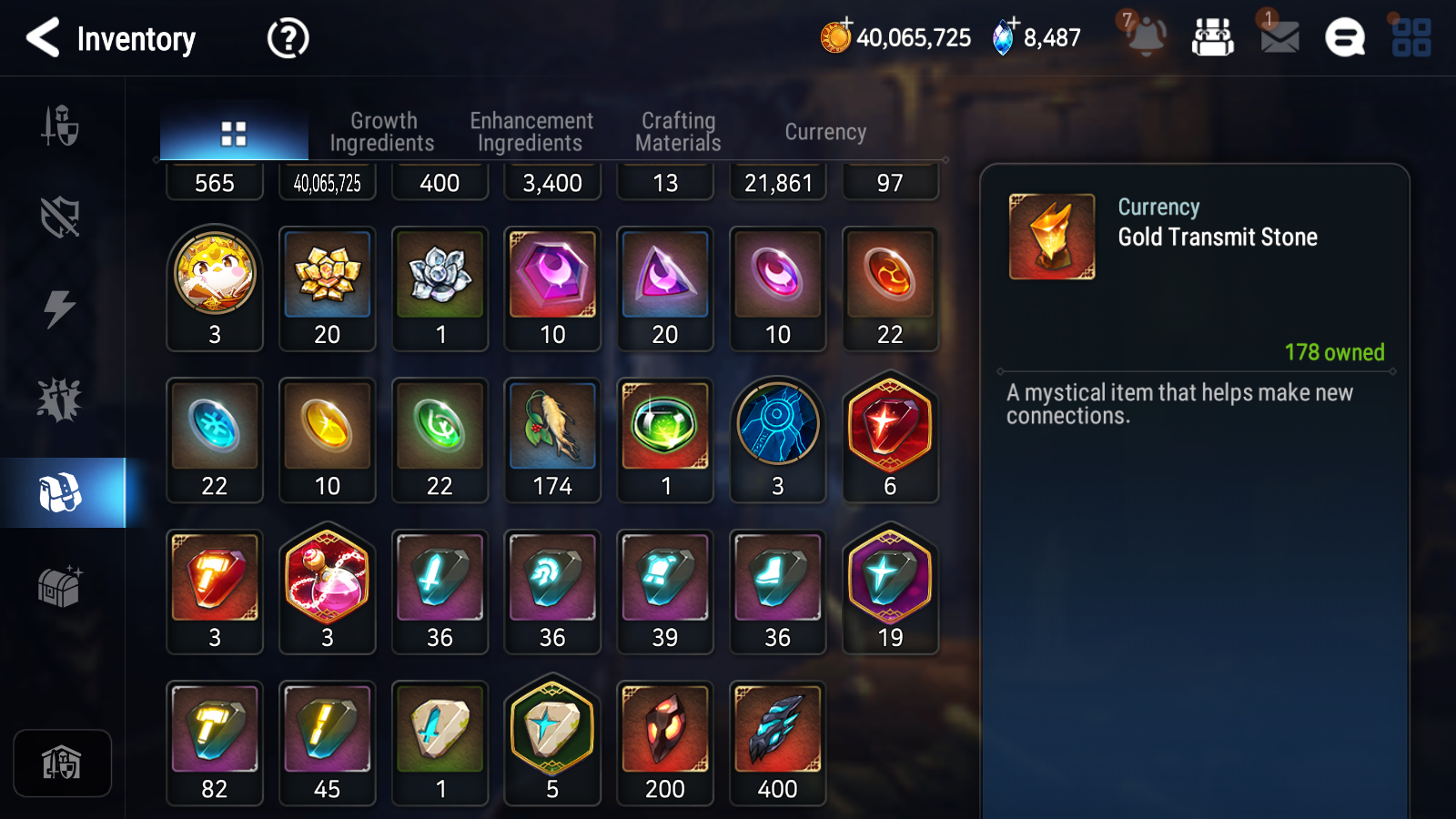The height and width of the screenshot is (819, 1456).
Task: Open the four-square main menu icon
Action: click(x=1411, y=38)
